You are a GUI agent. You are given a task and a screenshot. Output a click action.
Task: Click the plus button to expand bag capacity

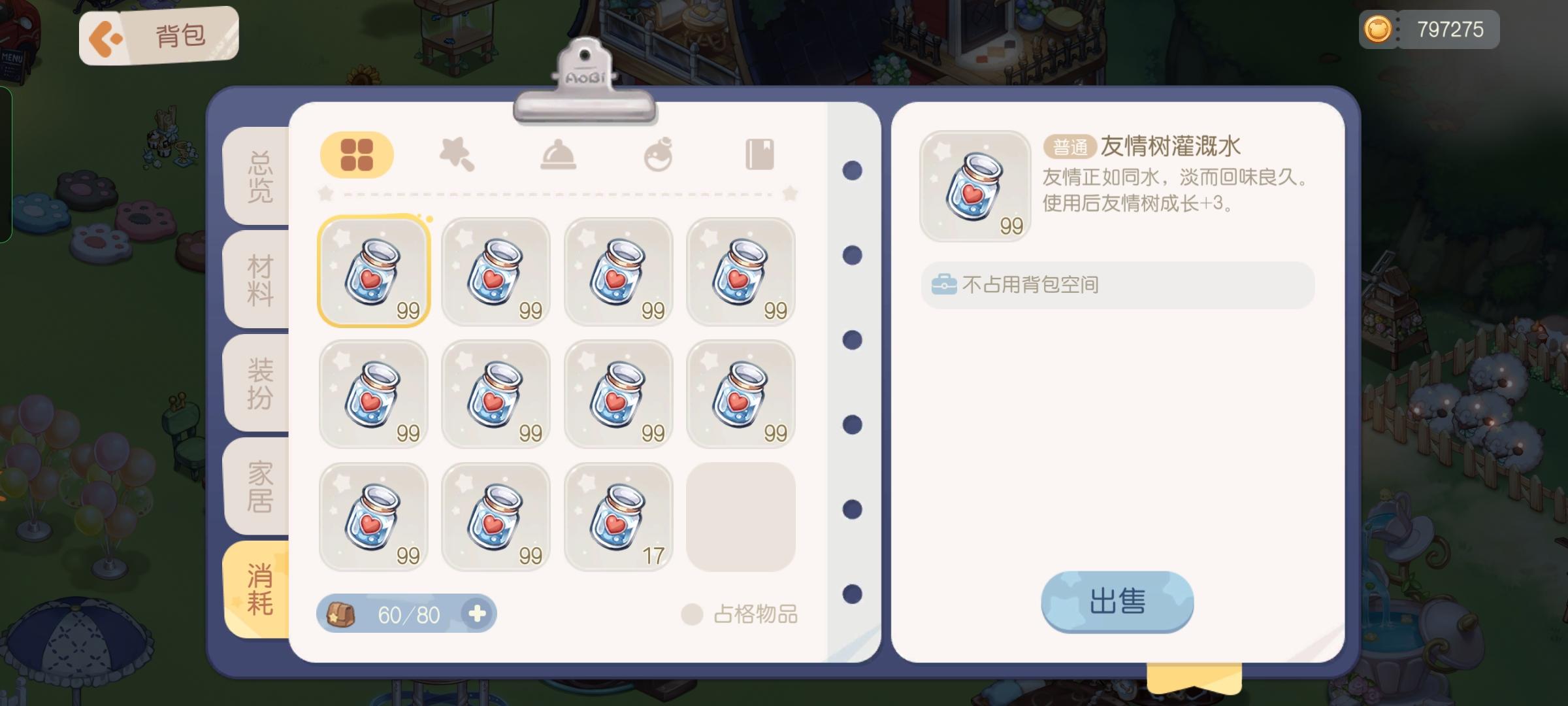click(x=479, y=613)
